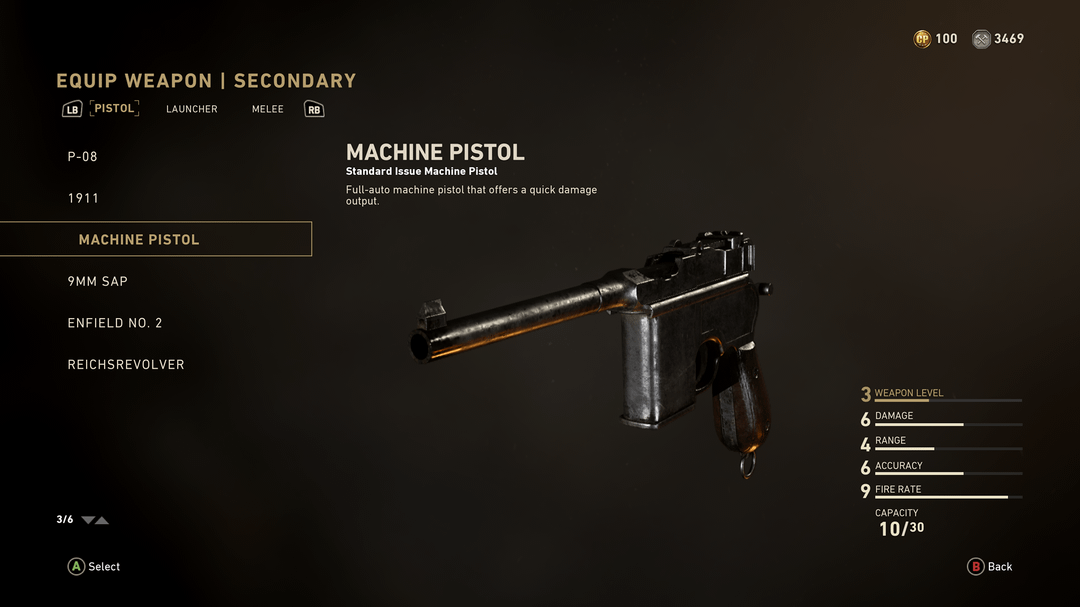The image size is (1080, 607).
Task: Click Select to equip the weapon
Action: pos(94,567)
